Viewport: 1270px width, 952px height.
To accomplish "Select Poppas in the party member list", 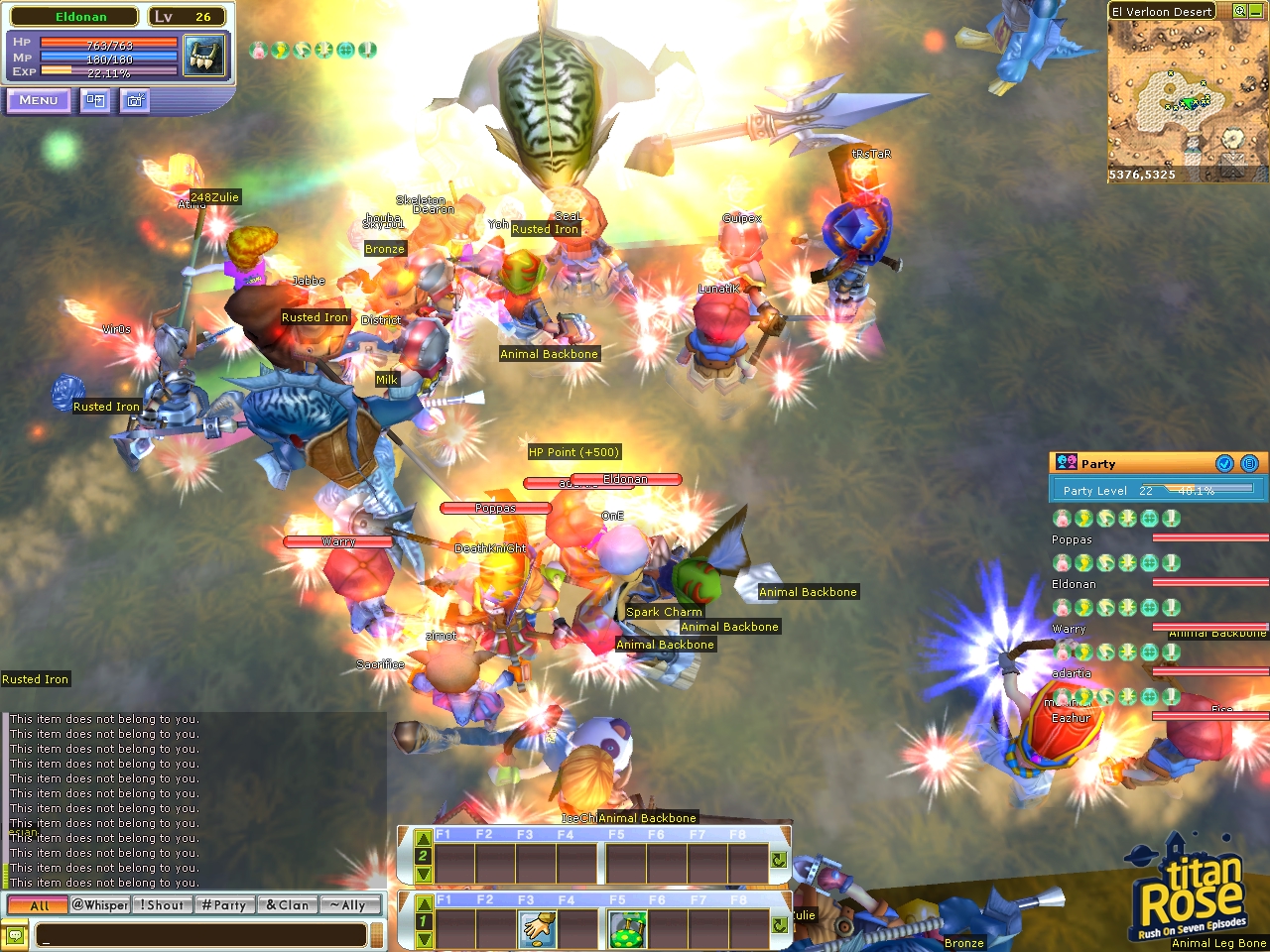I will point(1072,539).
